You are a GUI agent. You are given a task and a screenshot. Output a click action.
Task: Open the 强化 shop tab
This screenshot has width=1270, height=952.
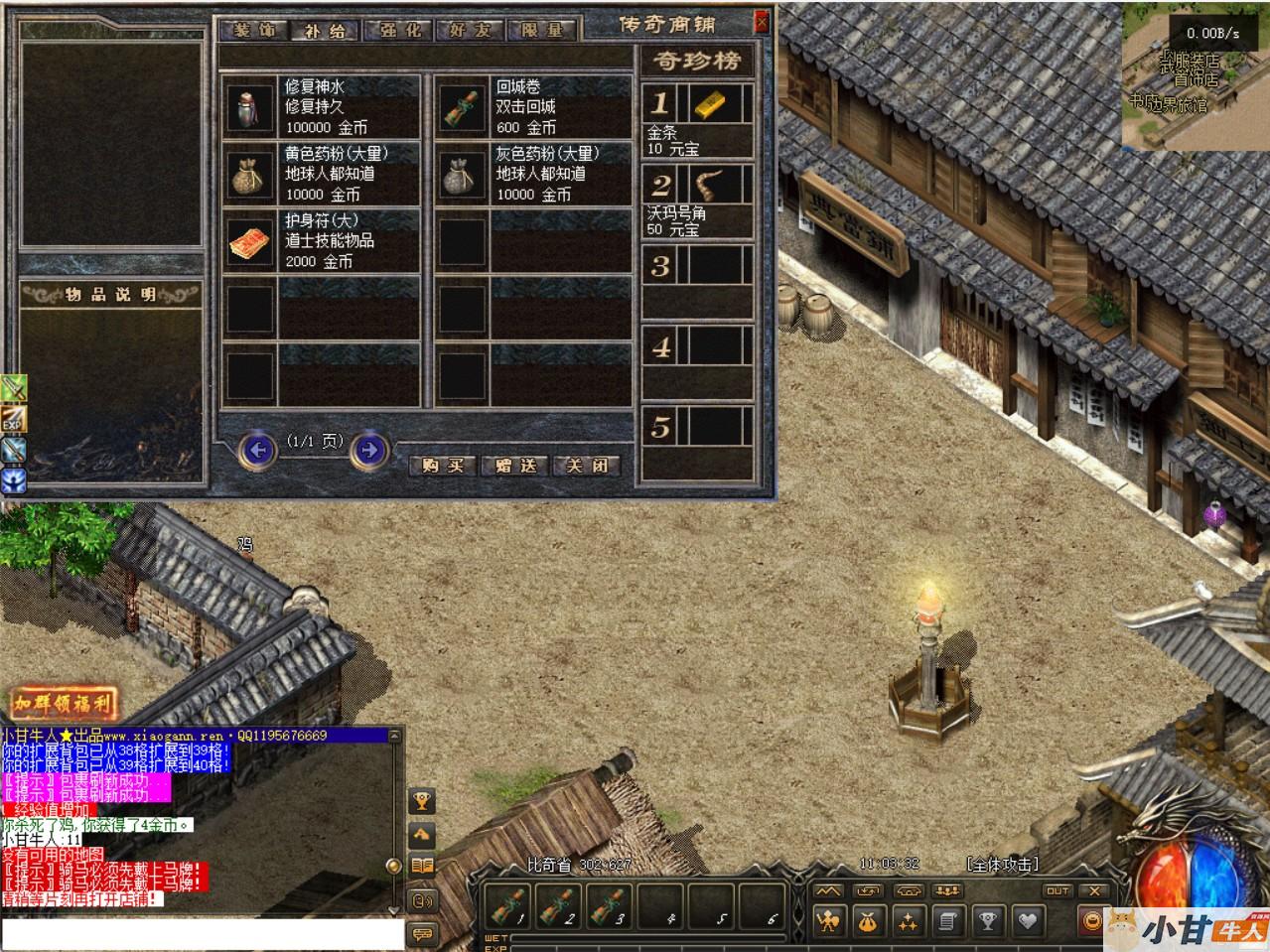(394, 30)
